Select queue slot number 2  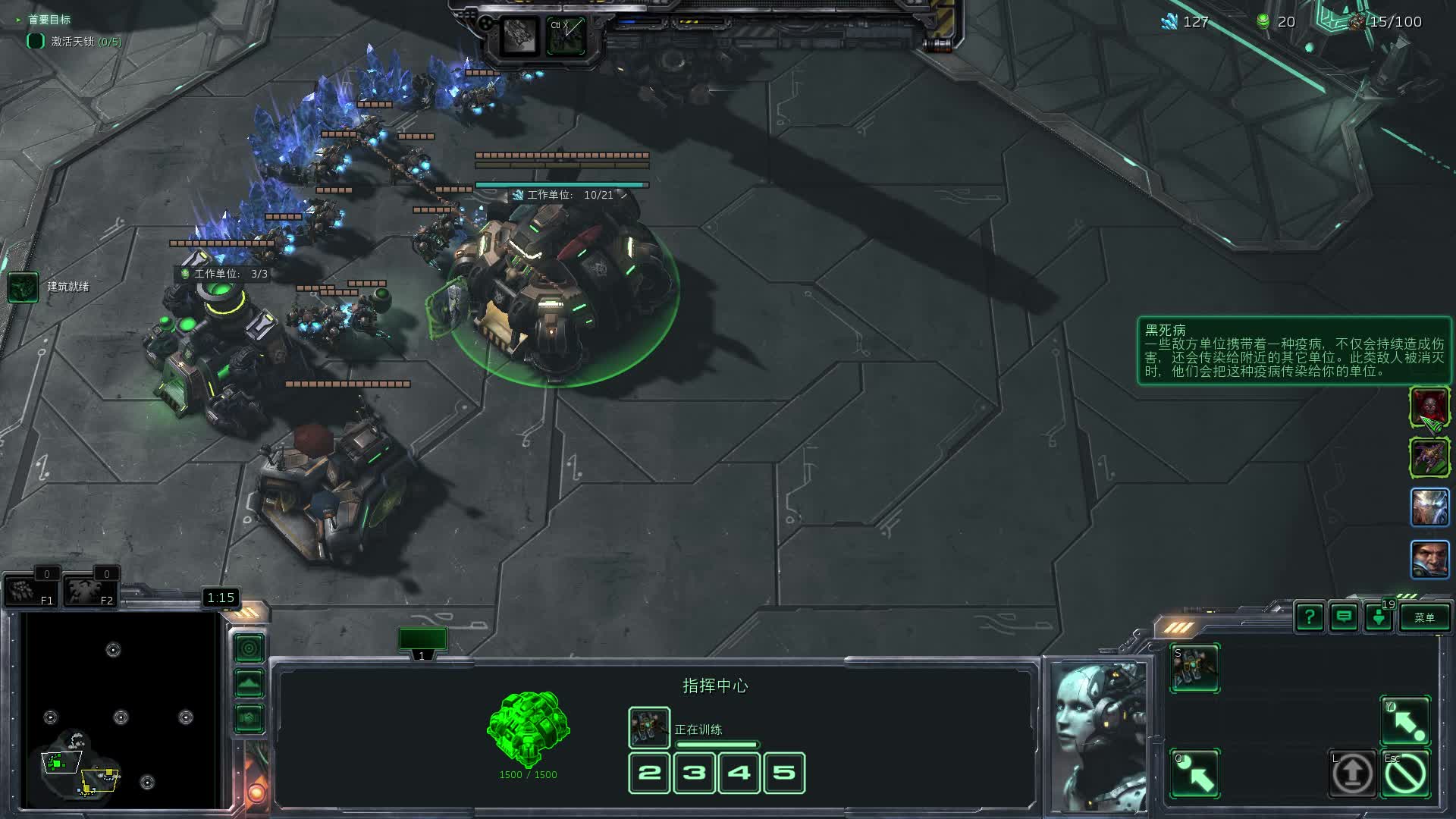[x=649, y=773]
